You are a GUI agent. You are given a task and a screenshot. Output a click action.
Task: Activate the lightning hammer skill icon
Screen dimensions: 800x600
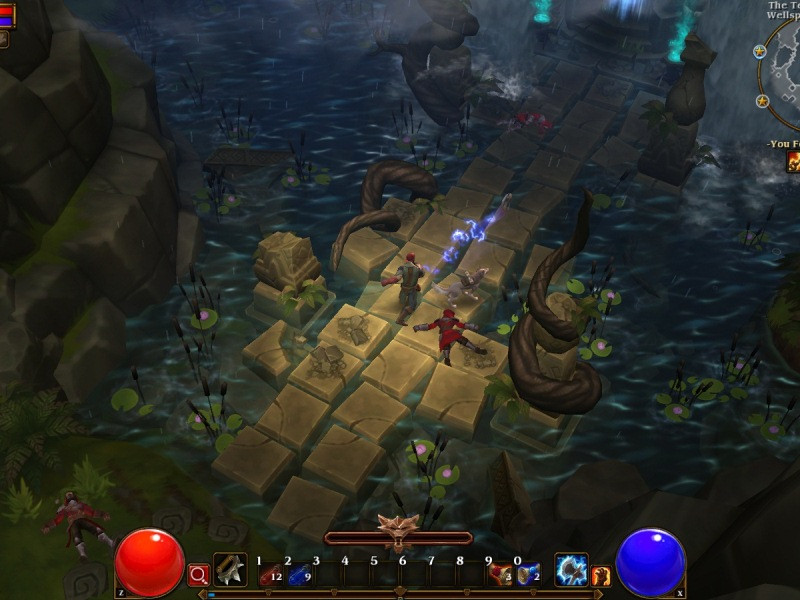point(571,570)
